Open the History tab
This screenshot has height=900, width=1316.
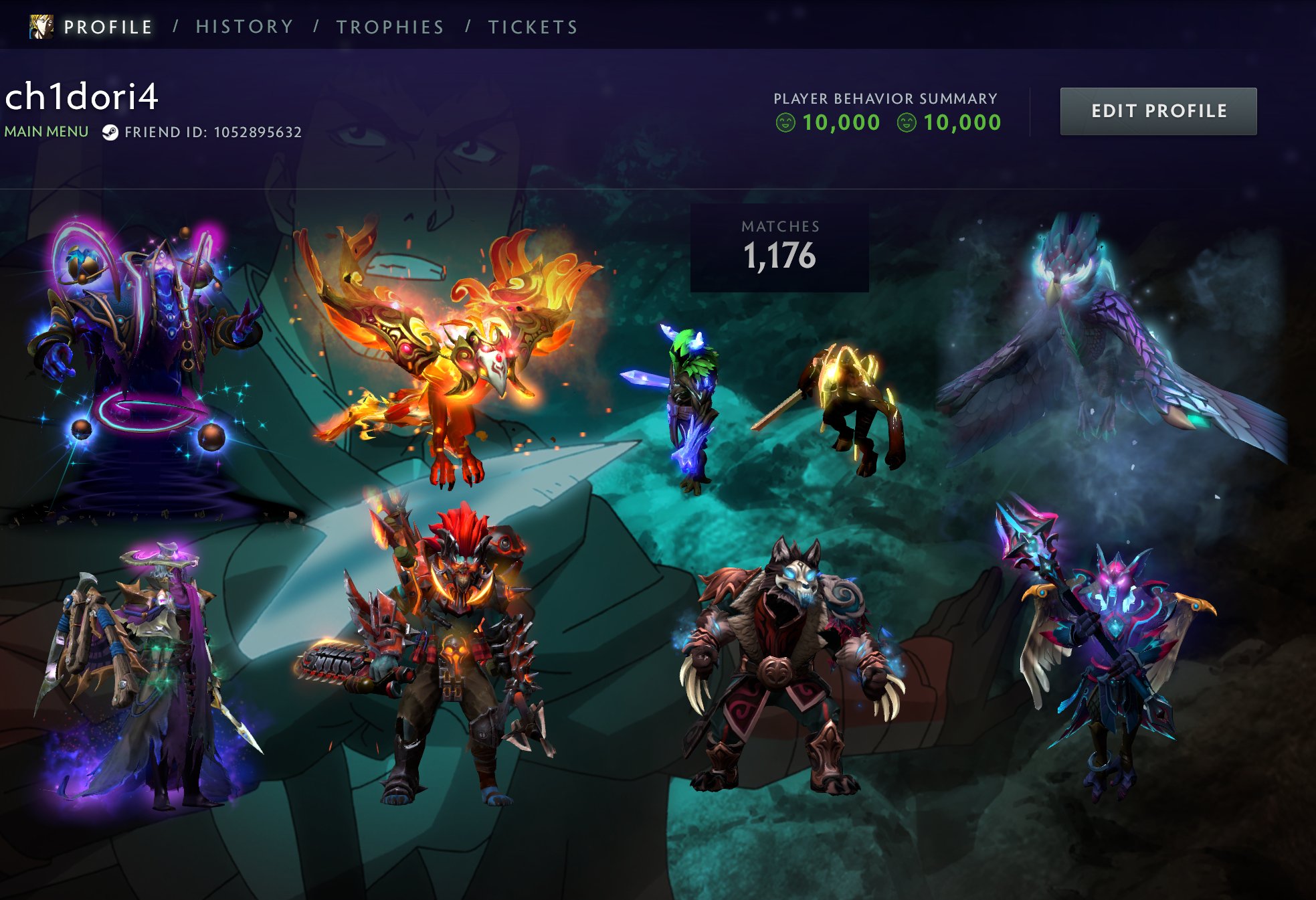pos(244,27)
